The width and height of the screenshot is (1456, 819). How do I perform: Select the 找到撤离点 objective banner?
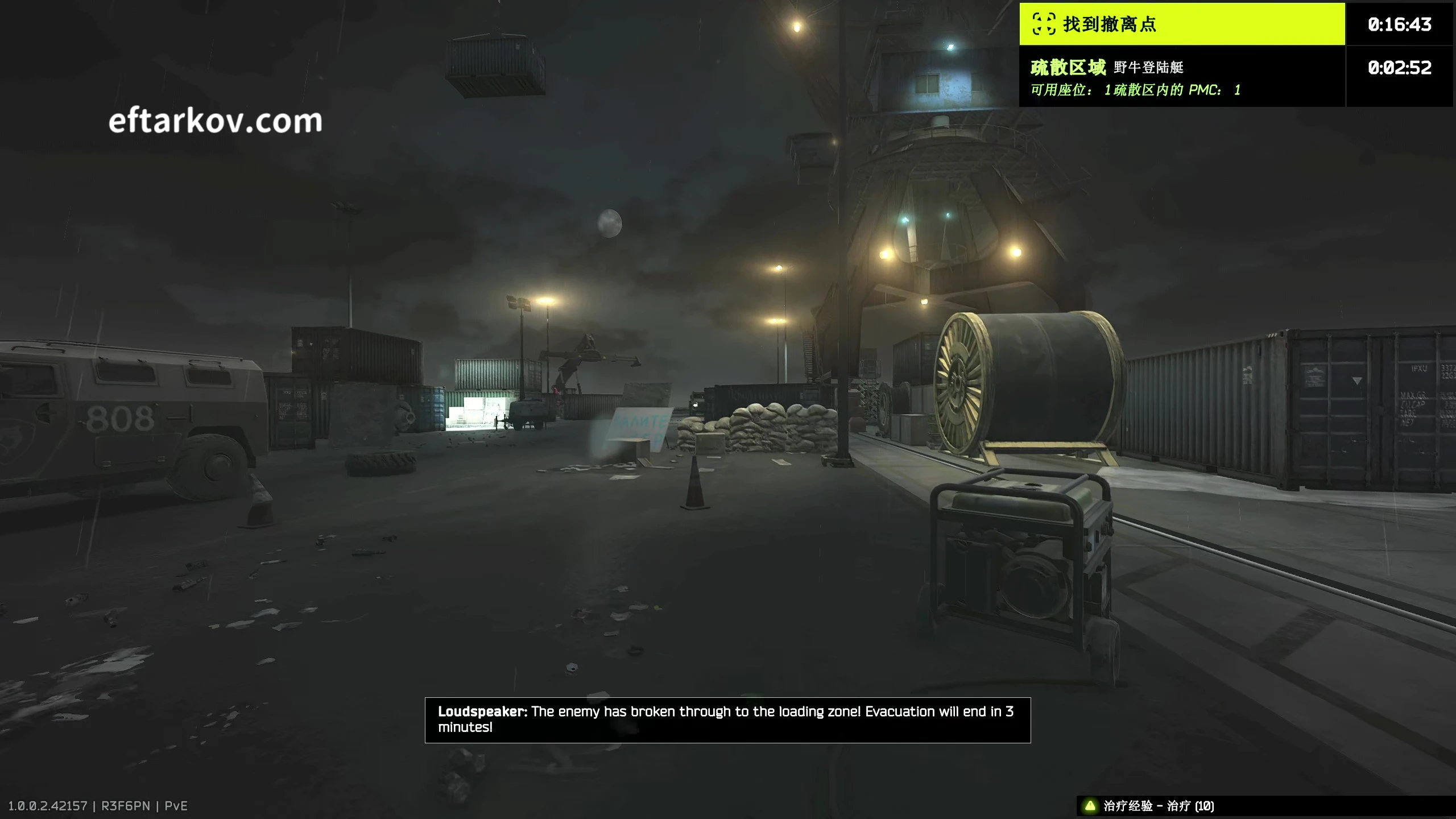tap(1181, 24)
